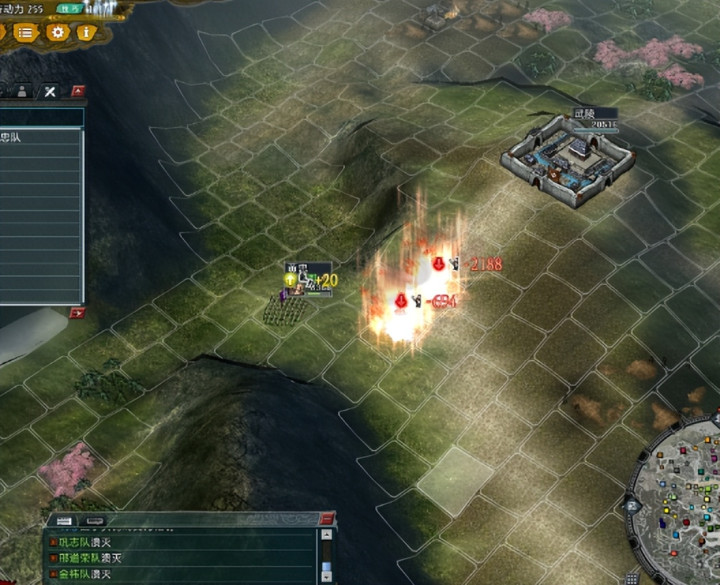Click the log's scroll-down arrow
Screen dimensions: 720x585
click(x=325, y=576)
